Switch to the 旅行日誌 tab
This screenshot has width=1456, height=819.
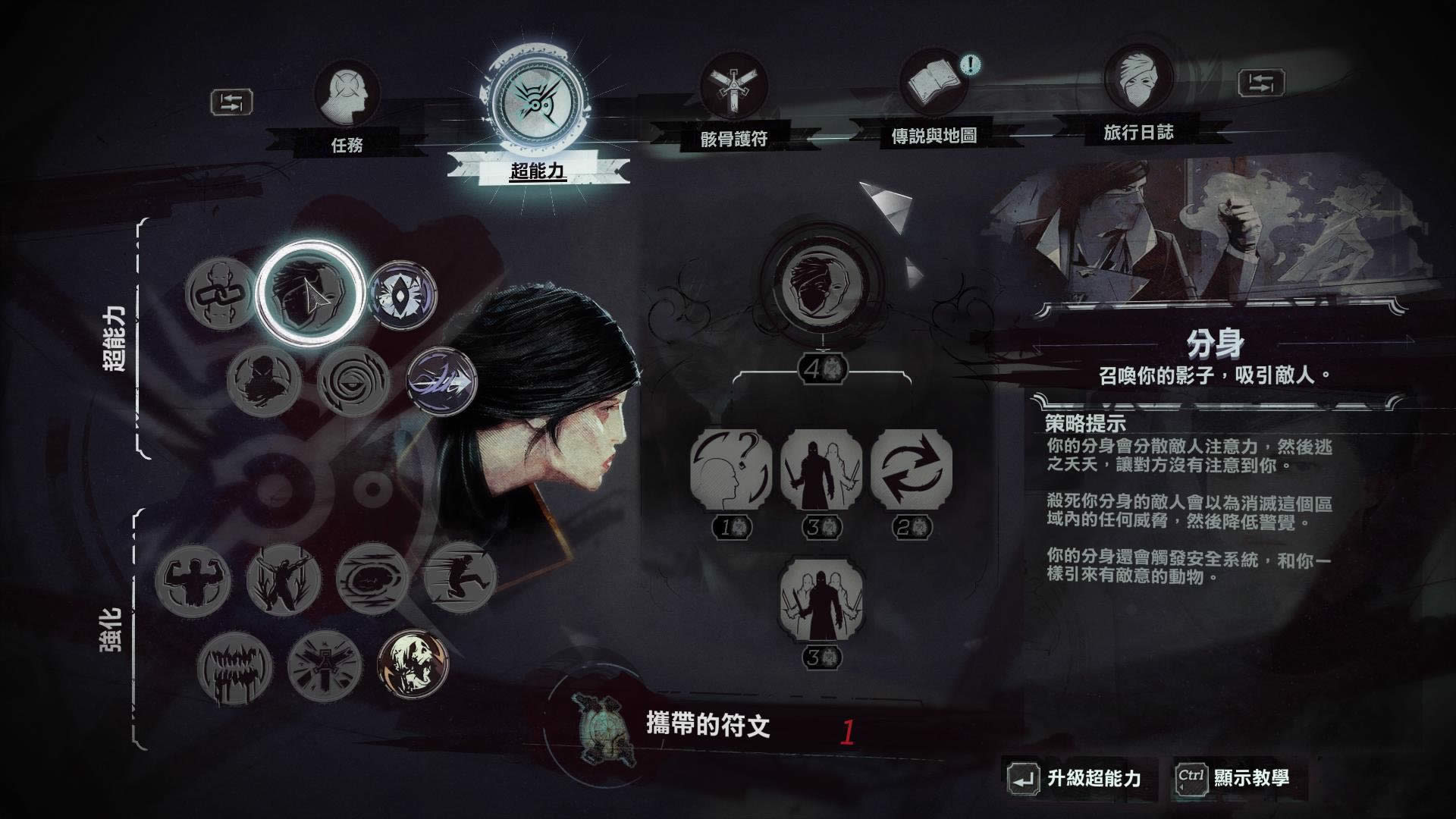(1137, 82)
